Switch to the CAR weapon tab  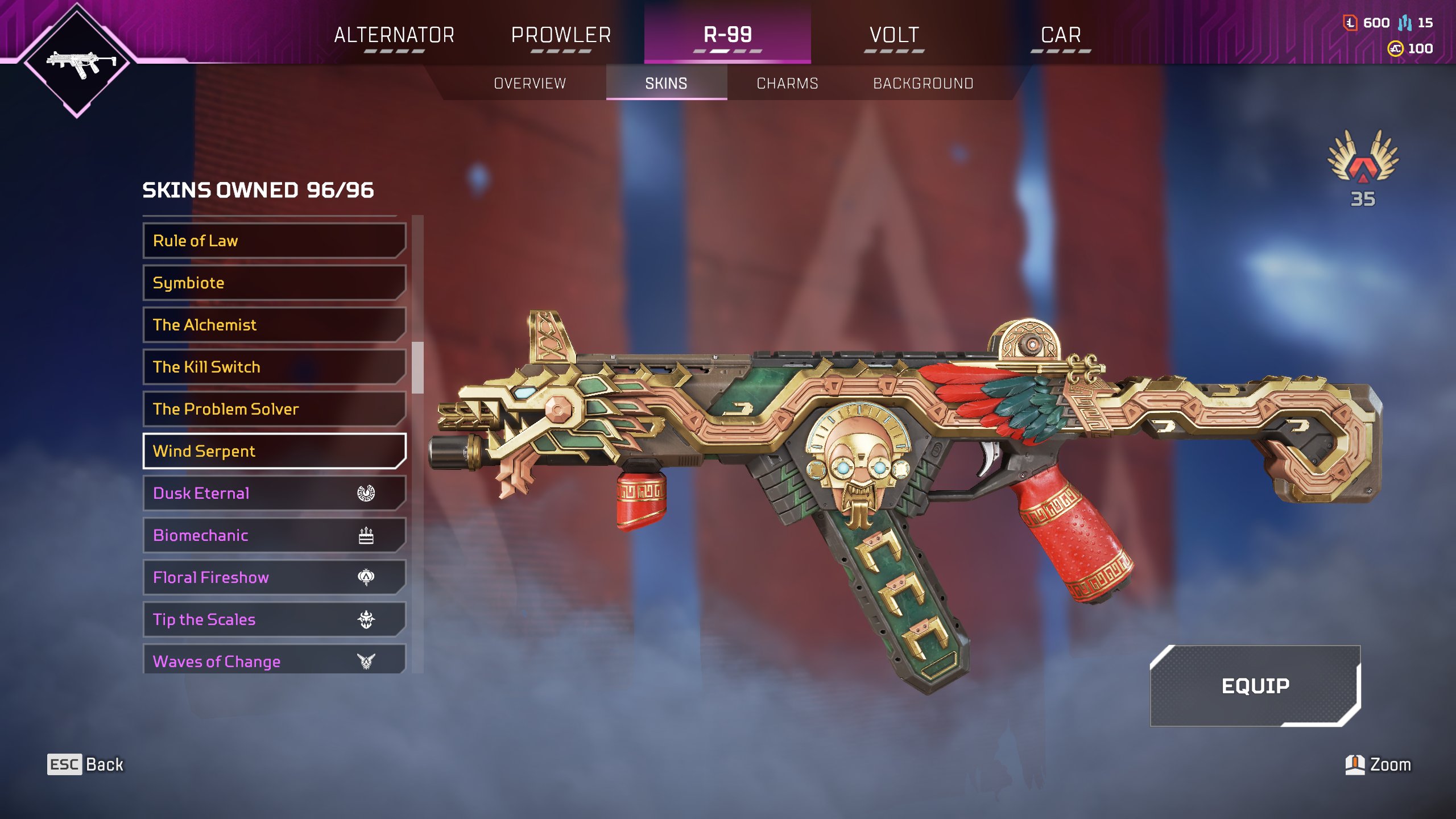(x=1061, y=35)
